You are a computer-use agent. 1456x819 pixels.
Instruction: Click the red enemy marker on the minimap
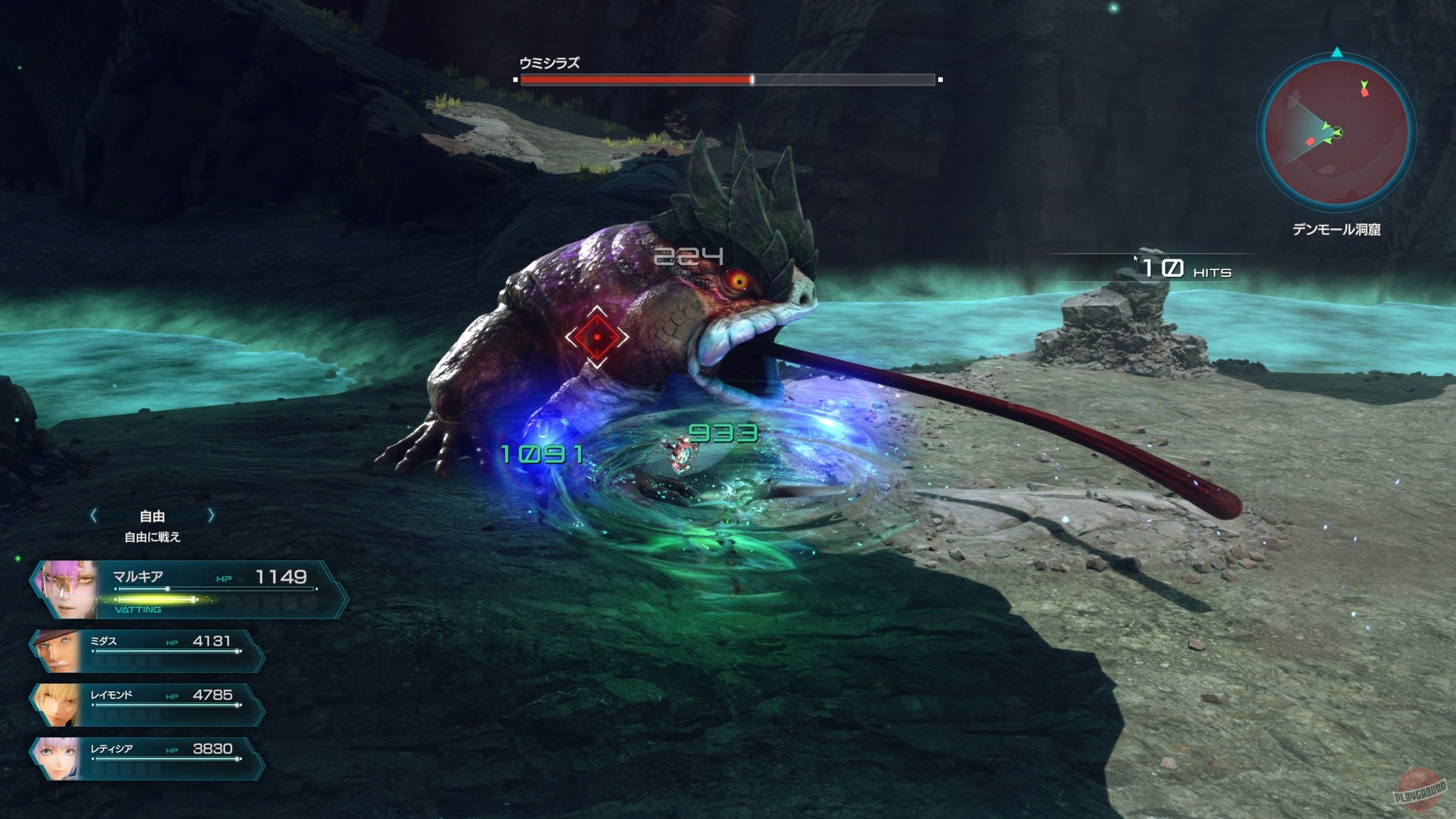coord(1364,93)
